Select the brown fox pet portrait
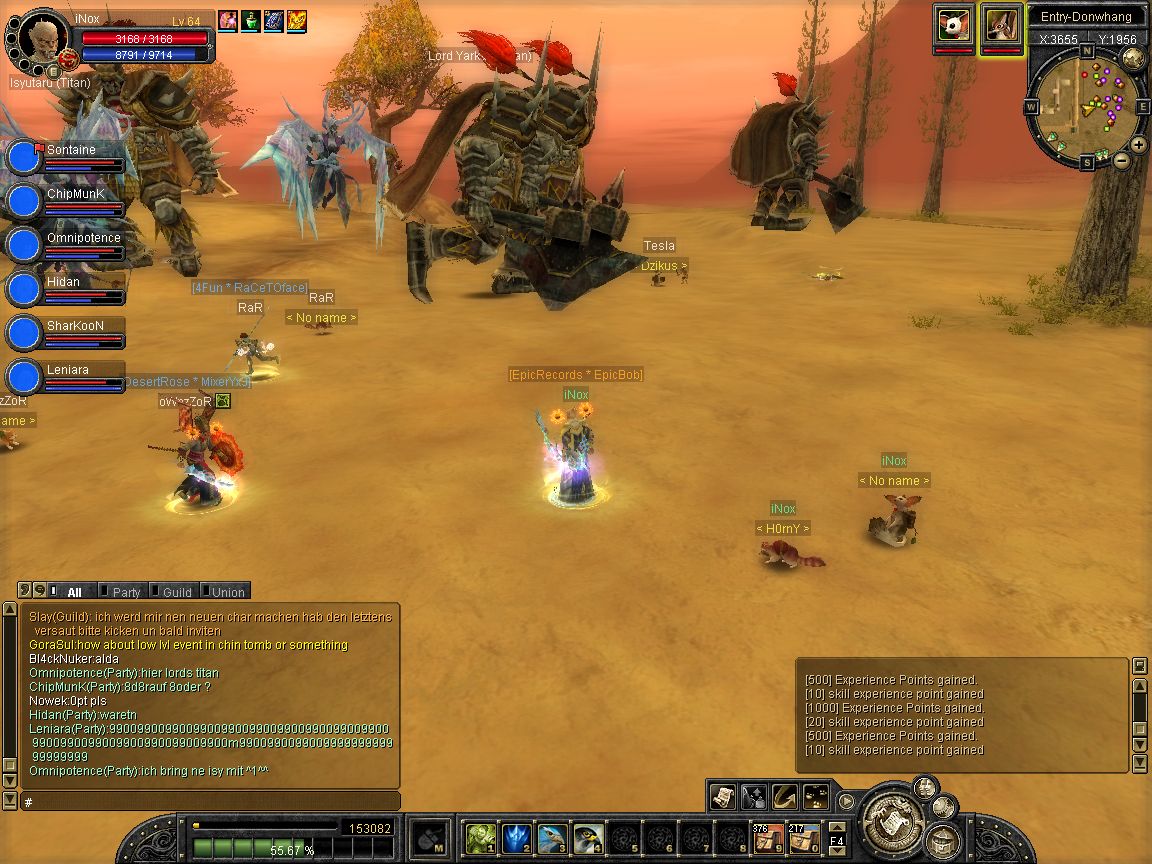Viewport: 1152px width, 864px height. [1001, 25]
